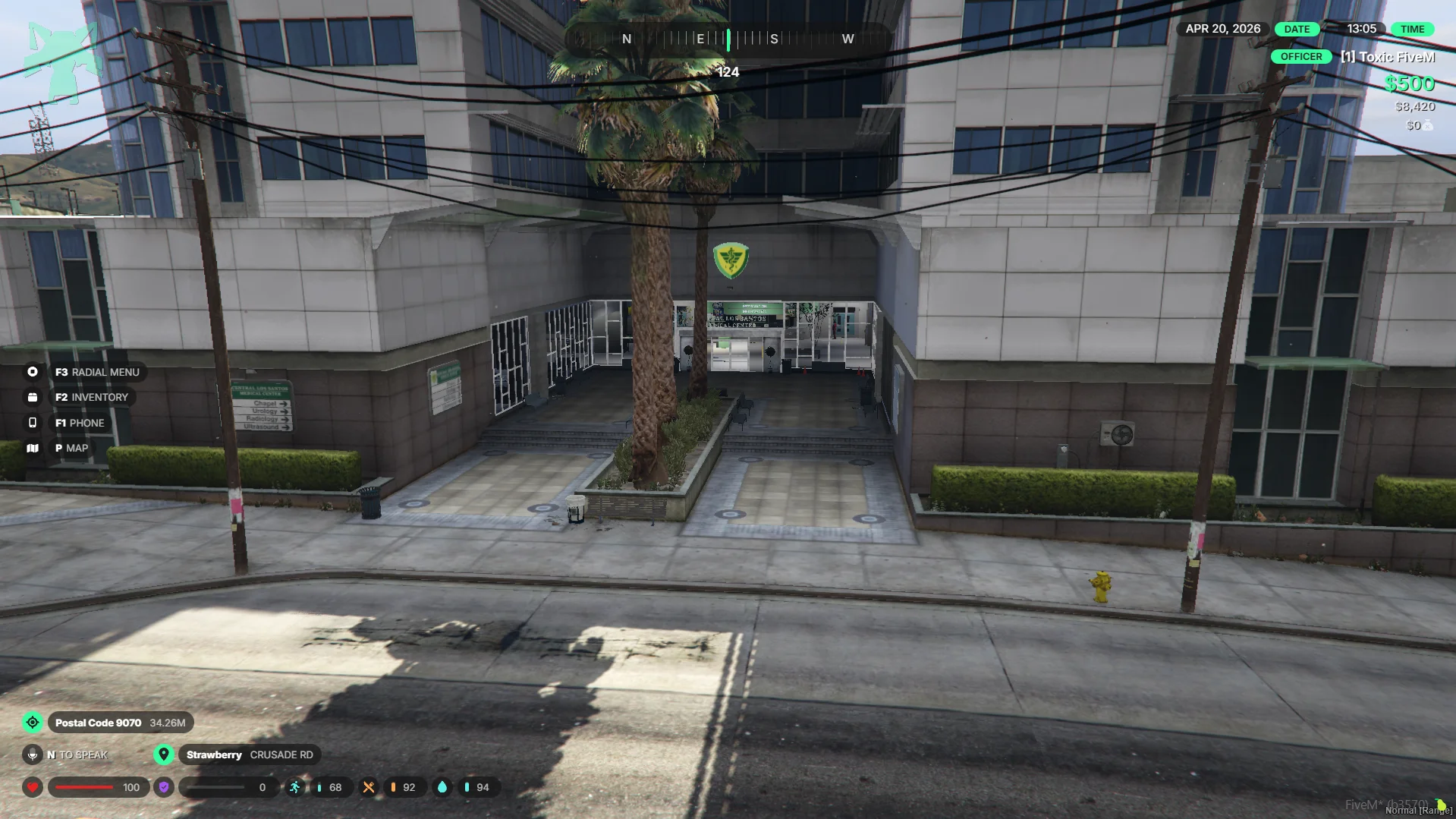This screenshot has height=819, width=1456.
Task: Open the inventory icon
Action: (33, 397)
